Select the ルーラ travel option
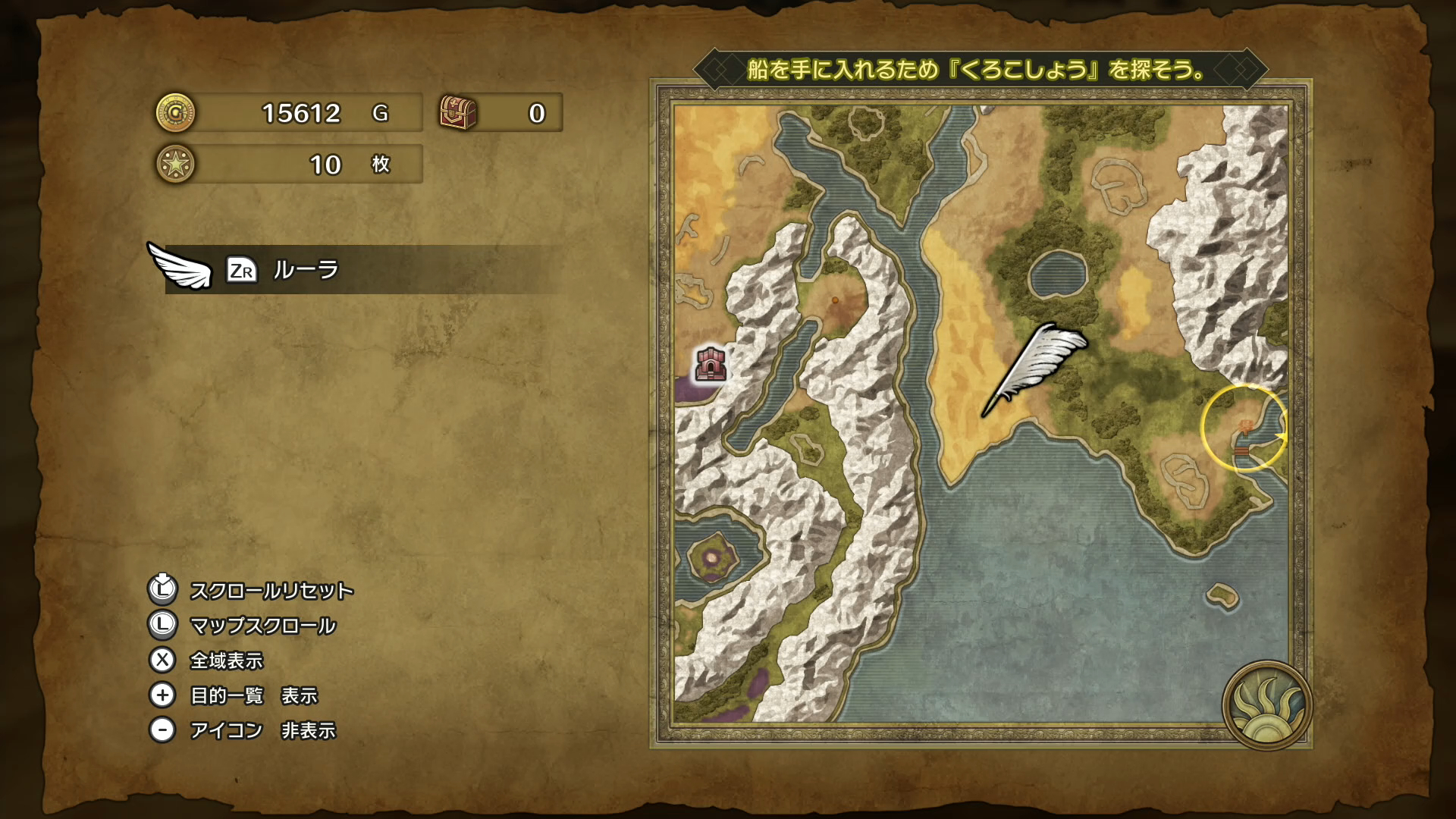Screen dimensions: 1456x819 coord(306,270)
